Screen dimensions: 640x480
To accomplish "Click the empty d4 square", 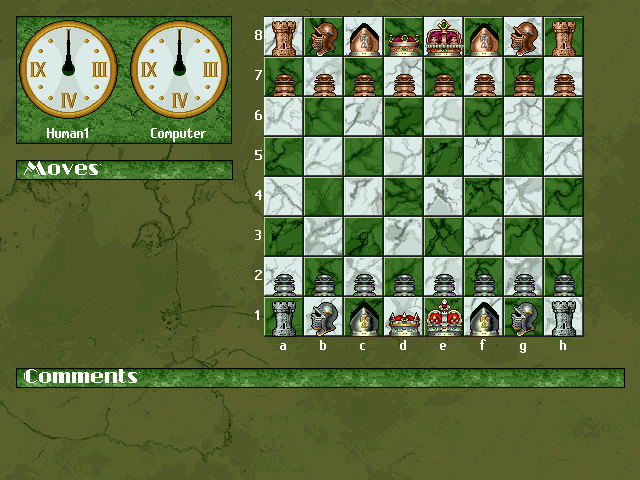I will click(403, 197).
